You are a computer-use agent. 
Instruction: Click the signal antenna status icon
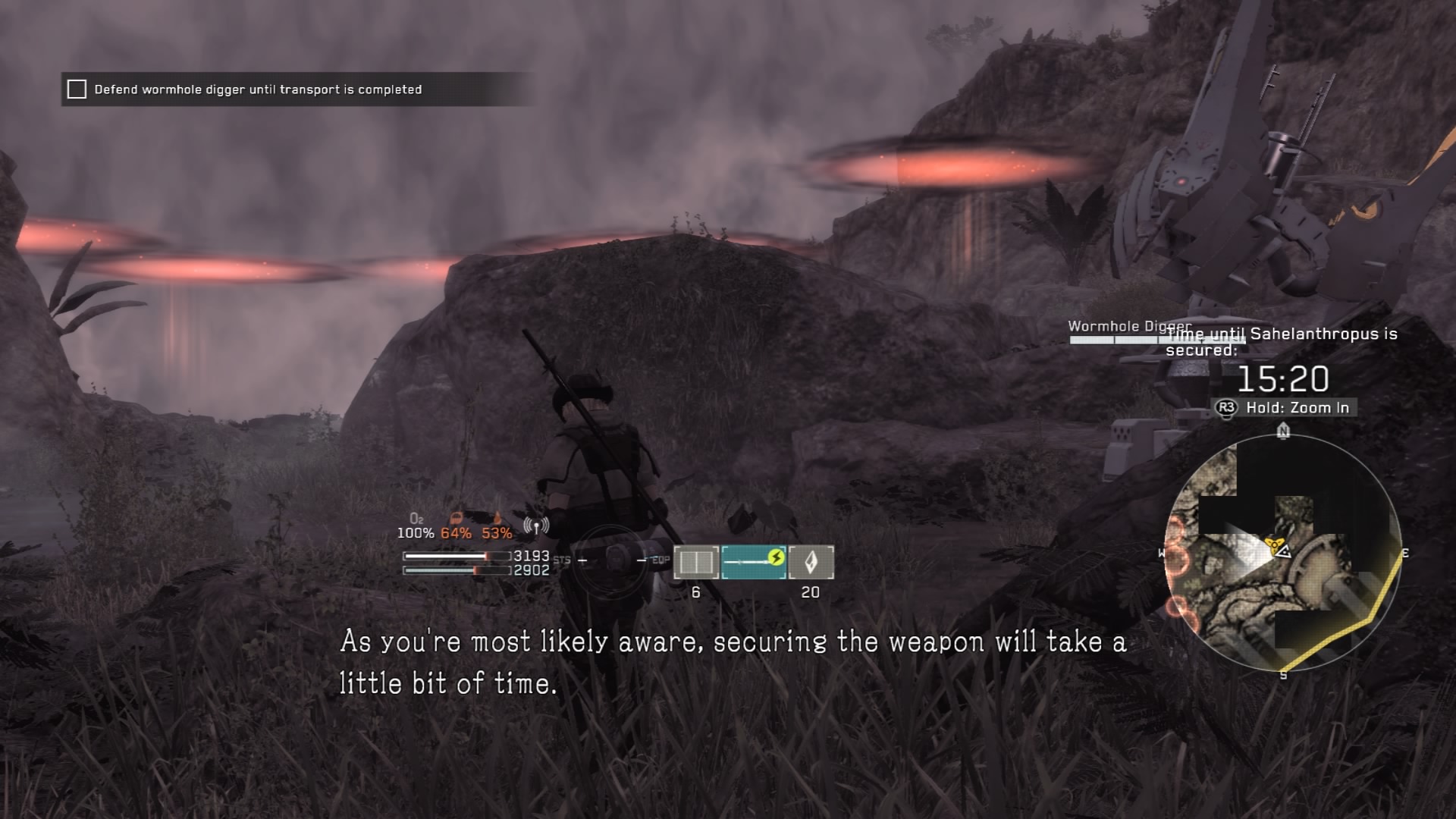(536, 526)
